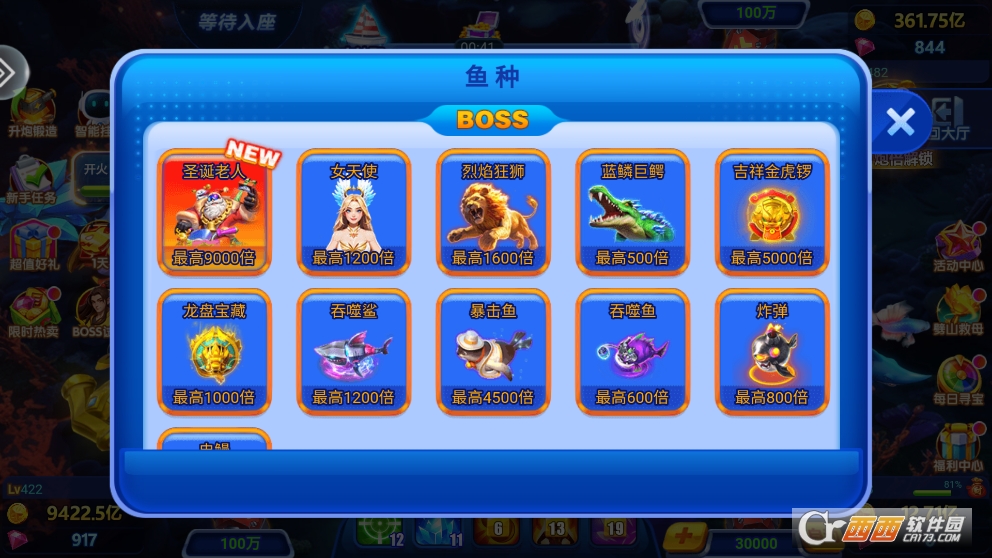Choose the 女天使 boss card
992x558 pixels.
354,212
